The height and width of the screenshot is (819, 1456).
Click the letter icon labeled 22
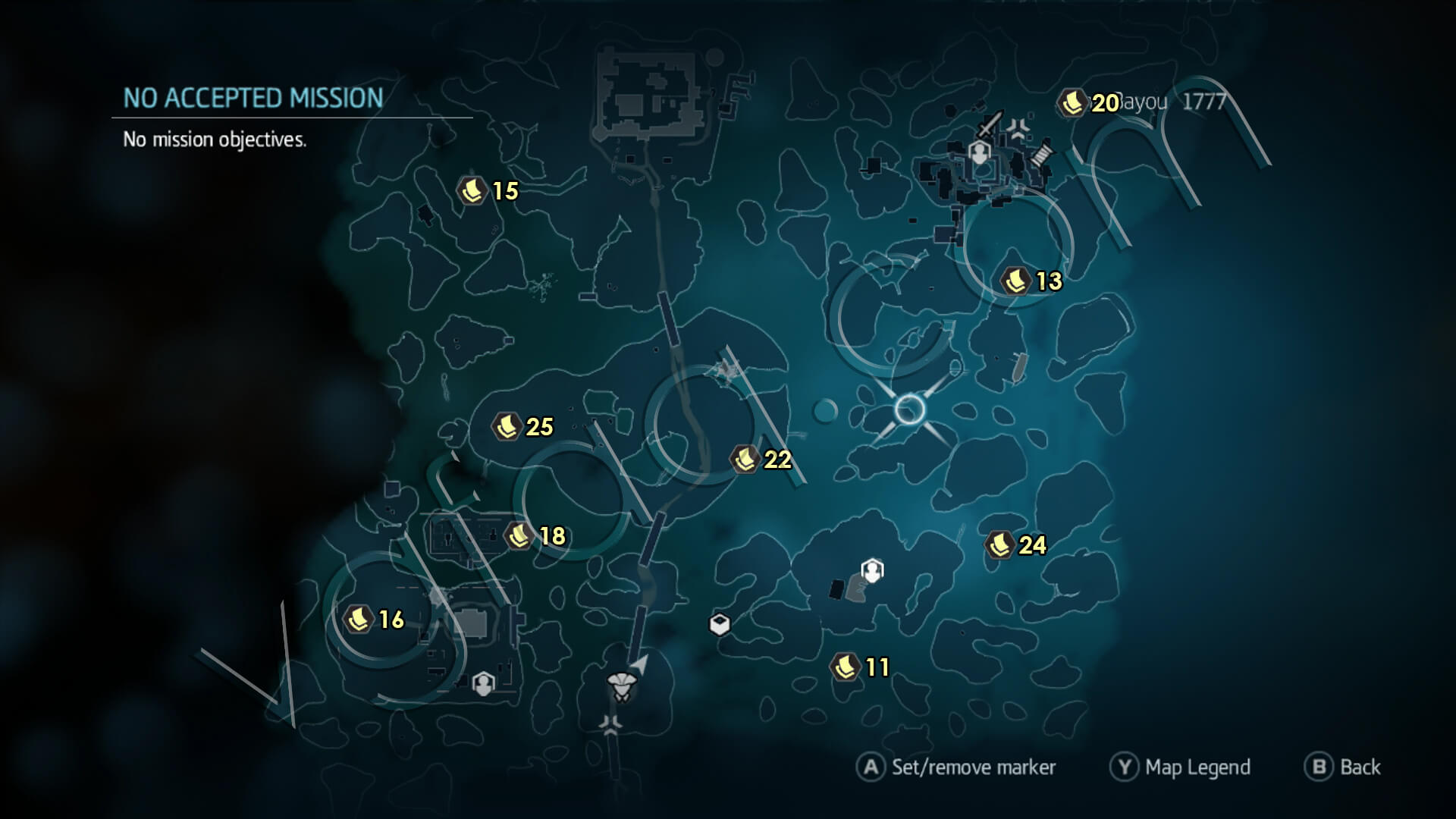tap(745, 459)
